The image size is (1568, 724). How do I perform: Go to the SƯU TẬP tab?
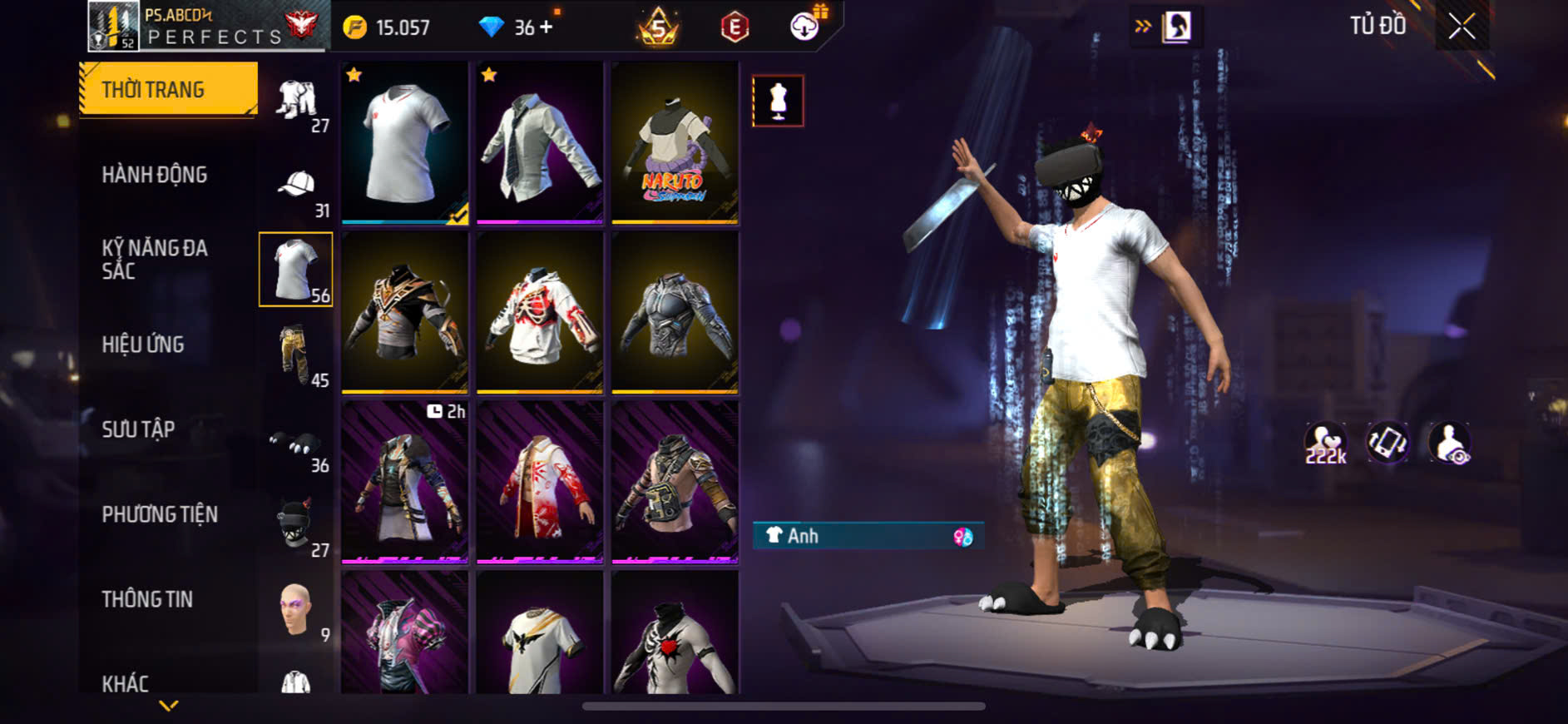[138, 429]
